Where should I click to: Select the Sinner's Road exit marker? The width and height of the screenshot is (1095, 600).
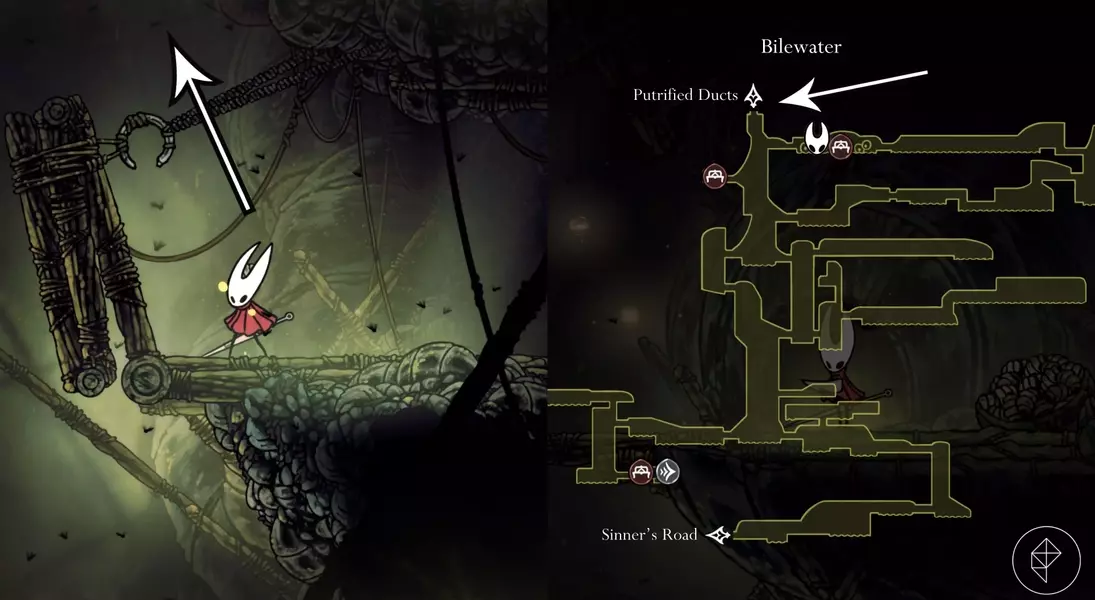click(718, 535)
